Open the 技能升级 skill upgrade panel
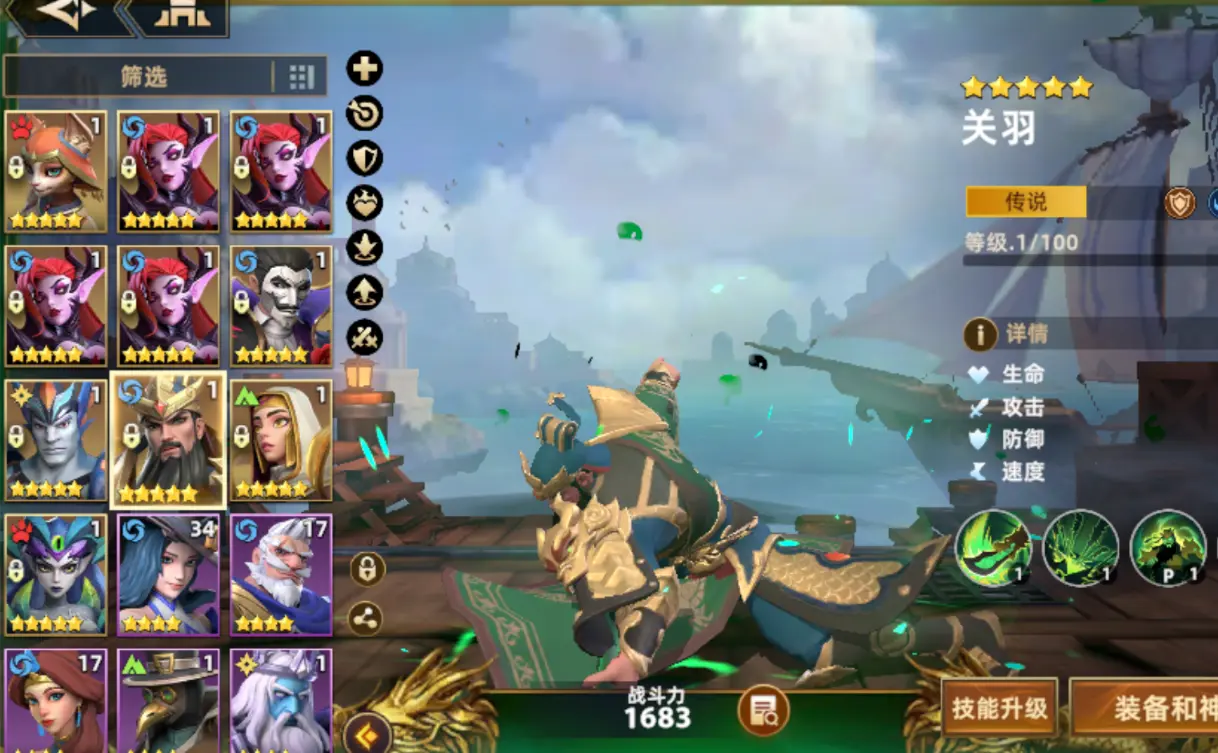This screenshot has height=753, width=1218. point(999,708)
